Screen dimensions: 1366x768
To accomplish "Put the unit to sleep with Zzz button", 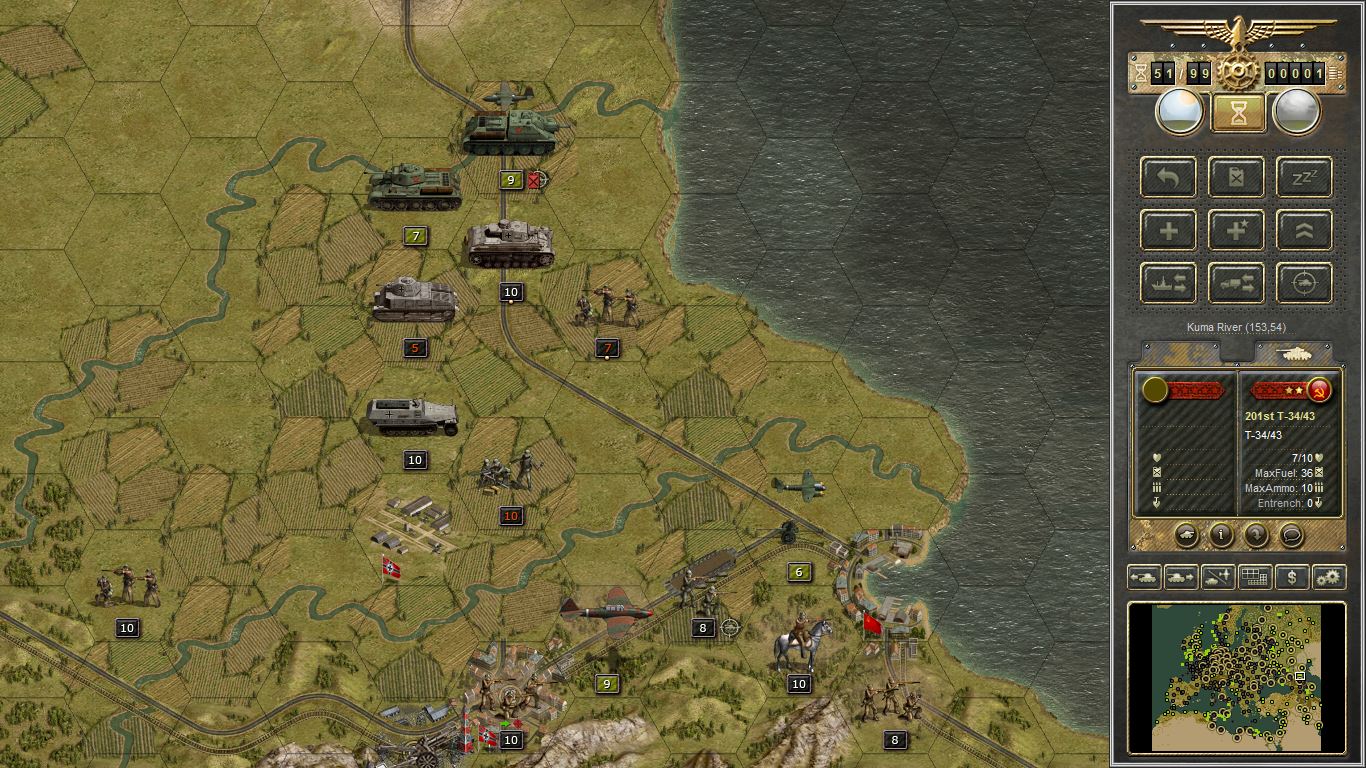I will 1304,177.
